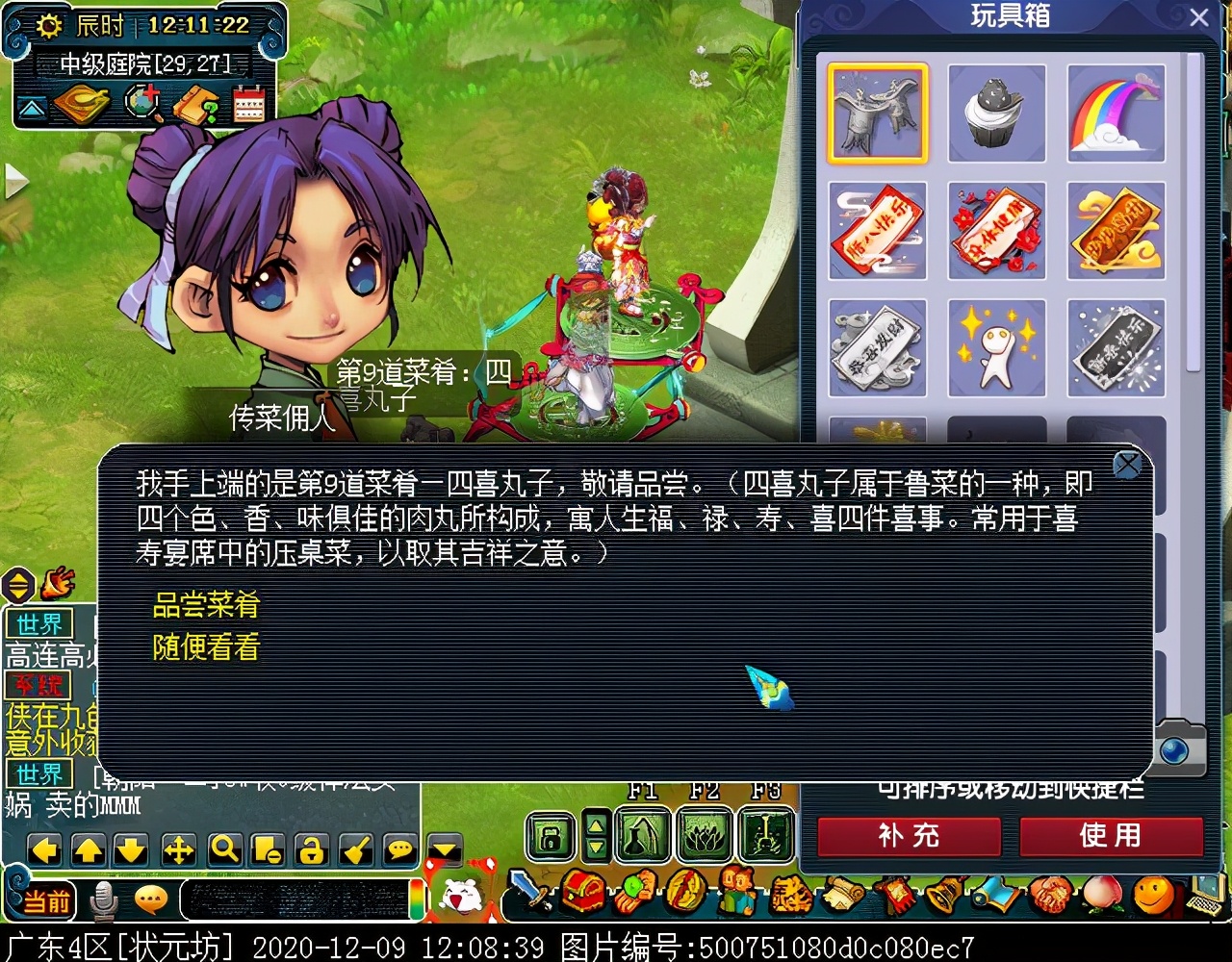Open the settings gear icon at top-left
This screenshot has height=962, width=1232.
(50, 27)
